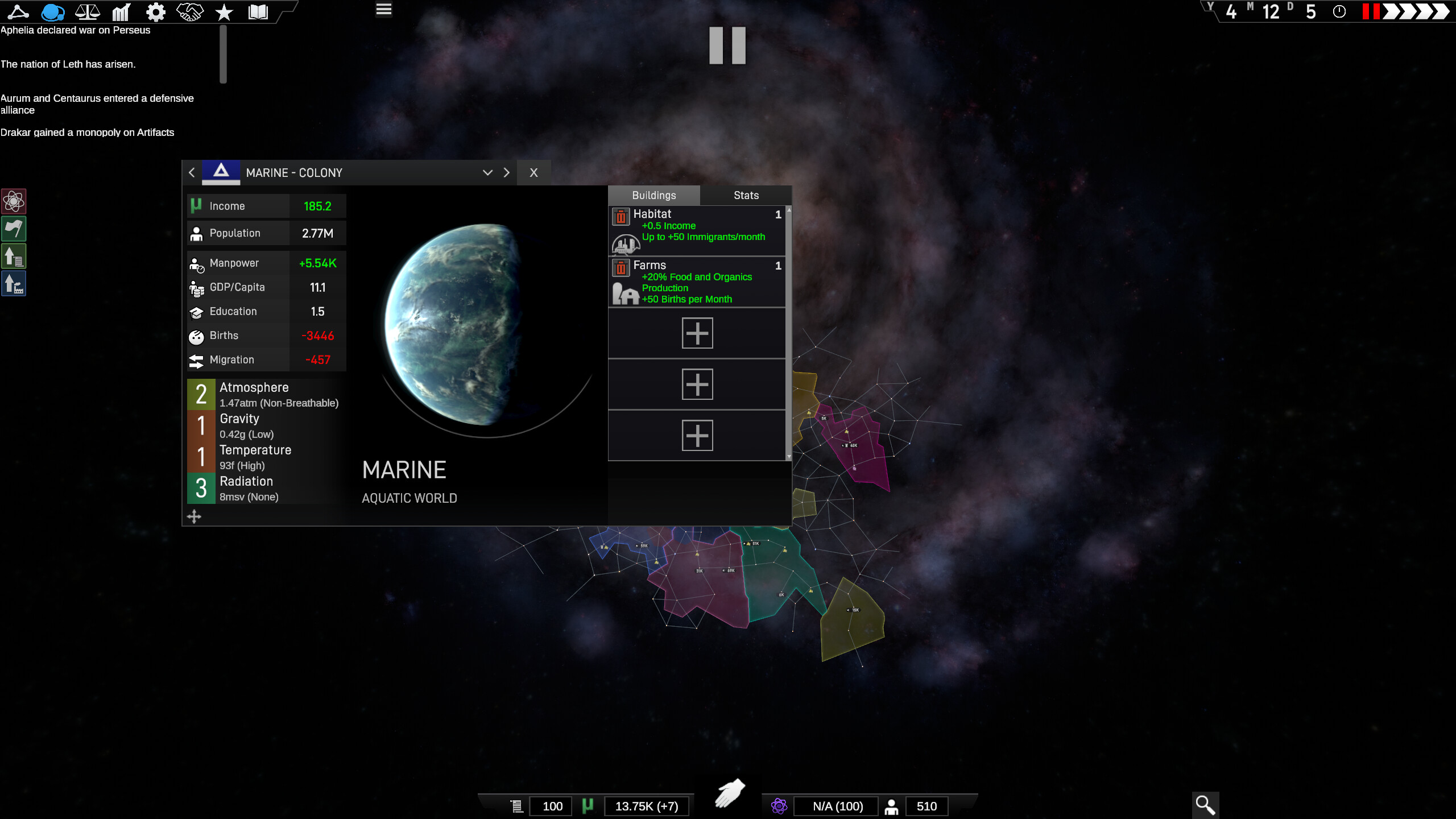Select the Buildings tab
Screen dimensions: 1456x819
coord(654,195)
